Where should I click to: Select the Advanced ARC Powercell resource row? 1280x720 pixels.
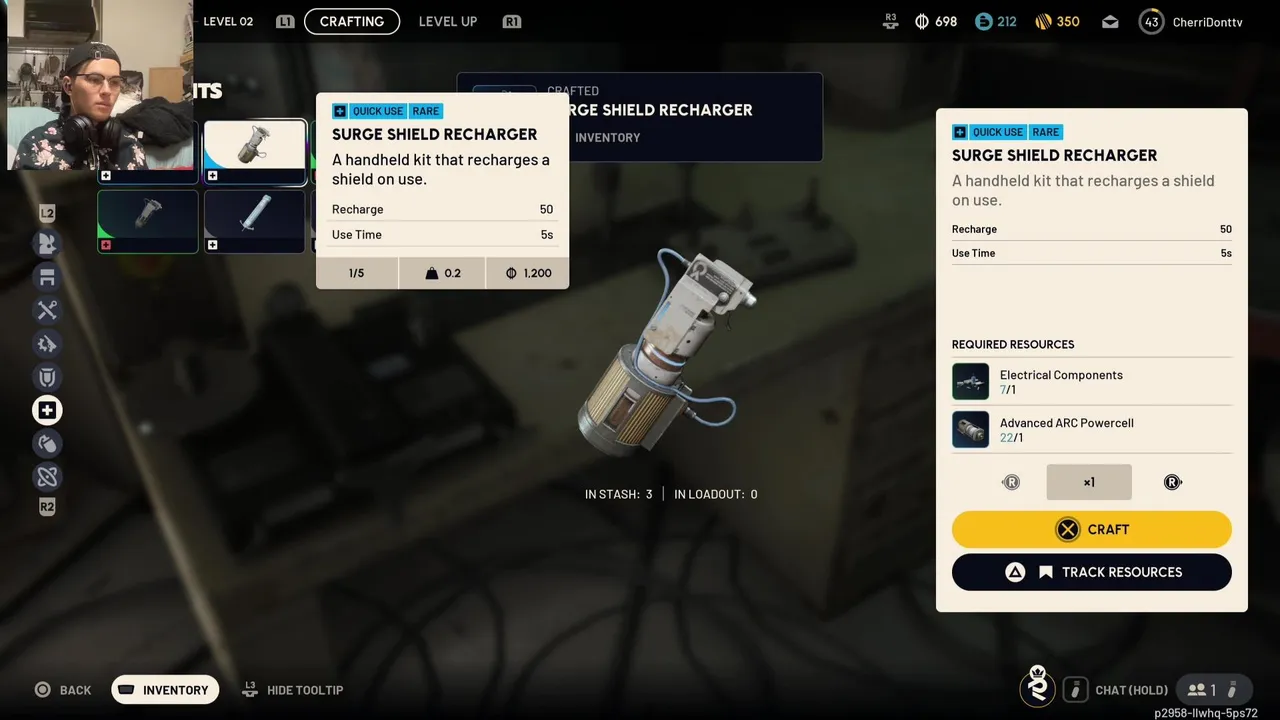[x=1091, y=429]
